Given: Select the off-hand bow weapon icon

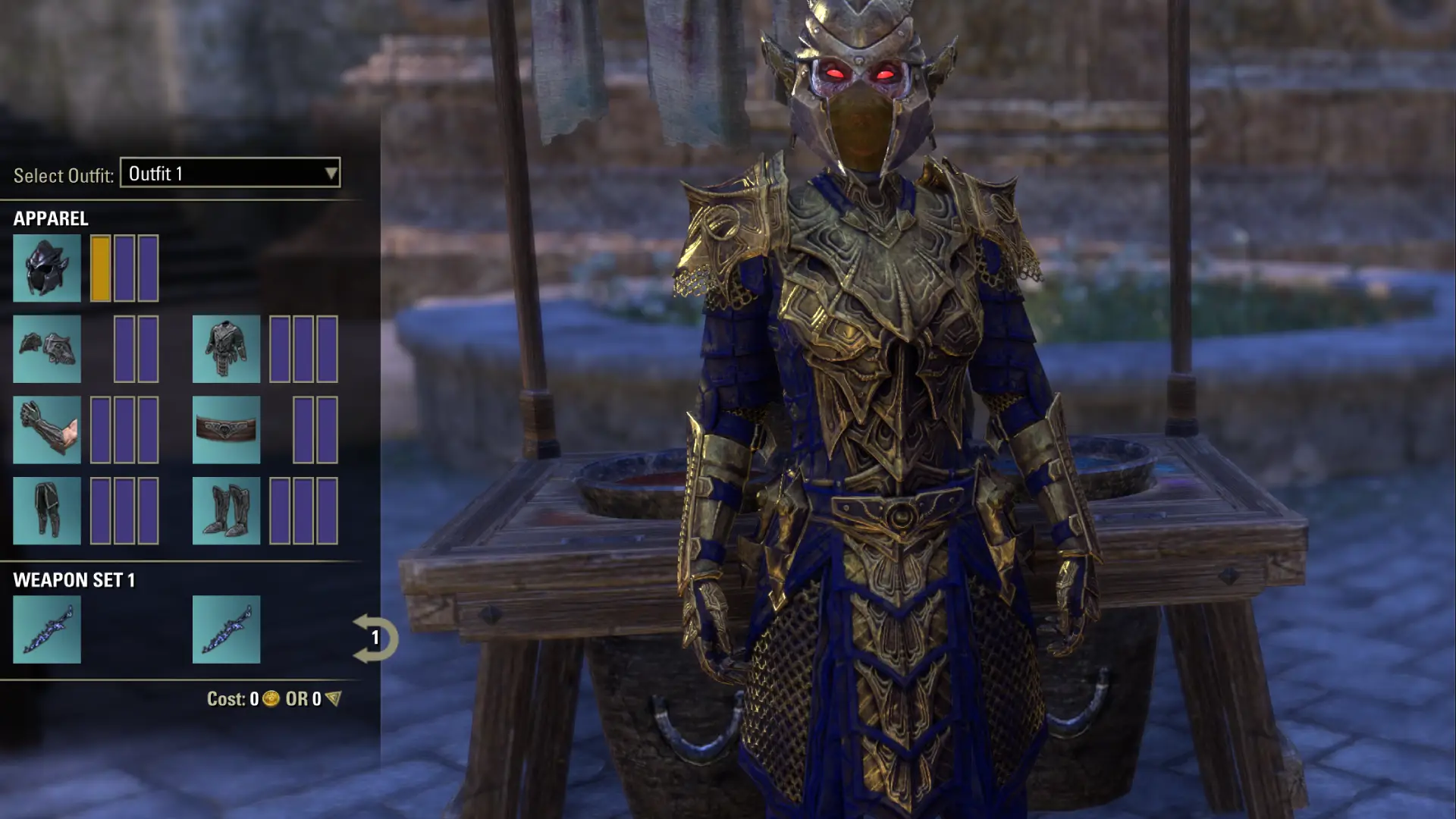Looking at the screenshot, I should pyautogui.click(x=227, y=629).
